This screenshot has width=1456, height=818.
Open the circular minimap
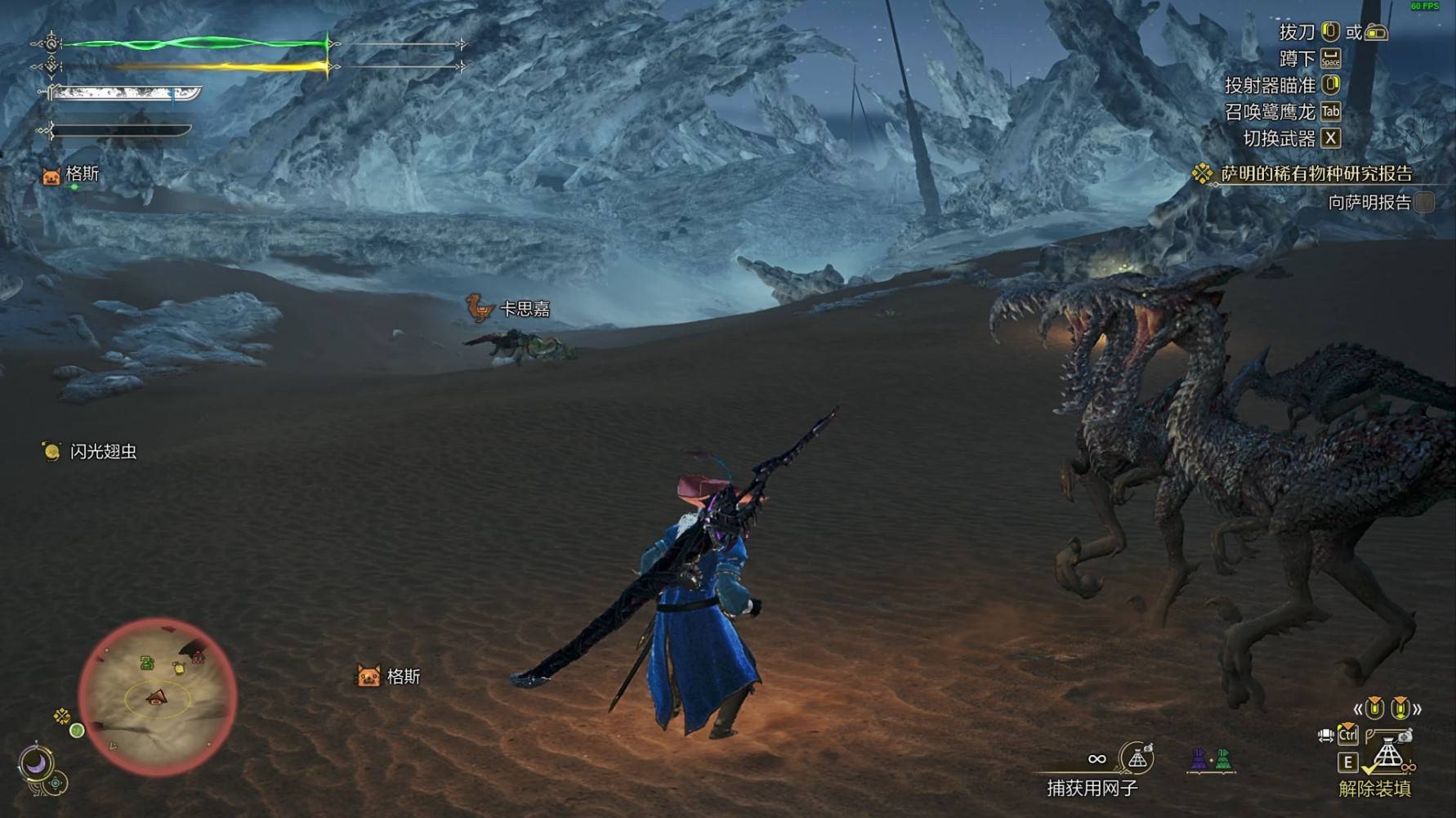click(x=158, y=697)
